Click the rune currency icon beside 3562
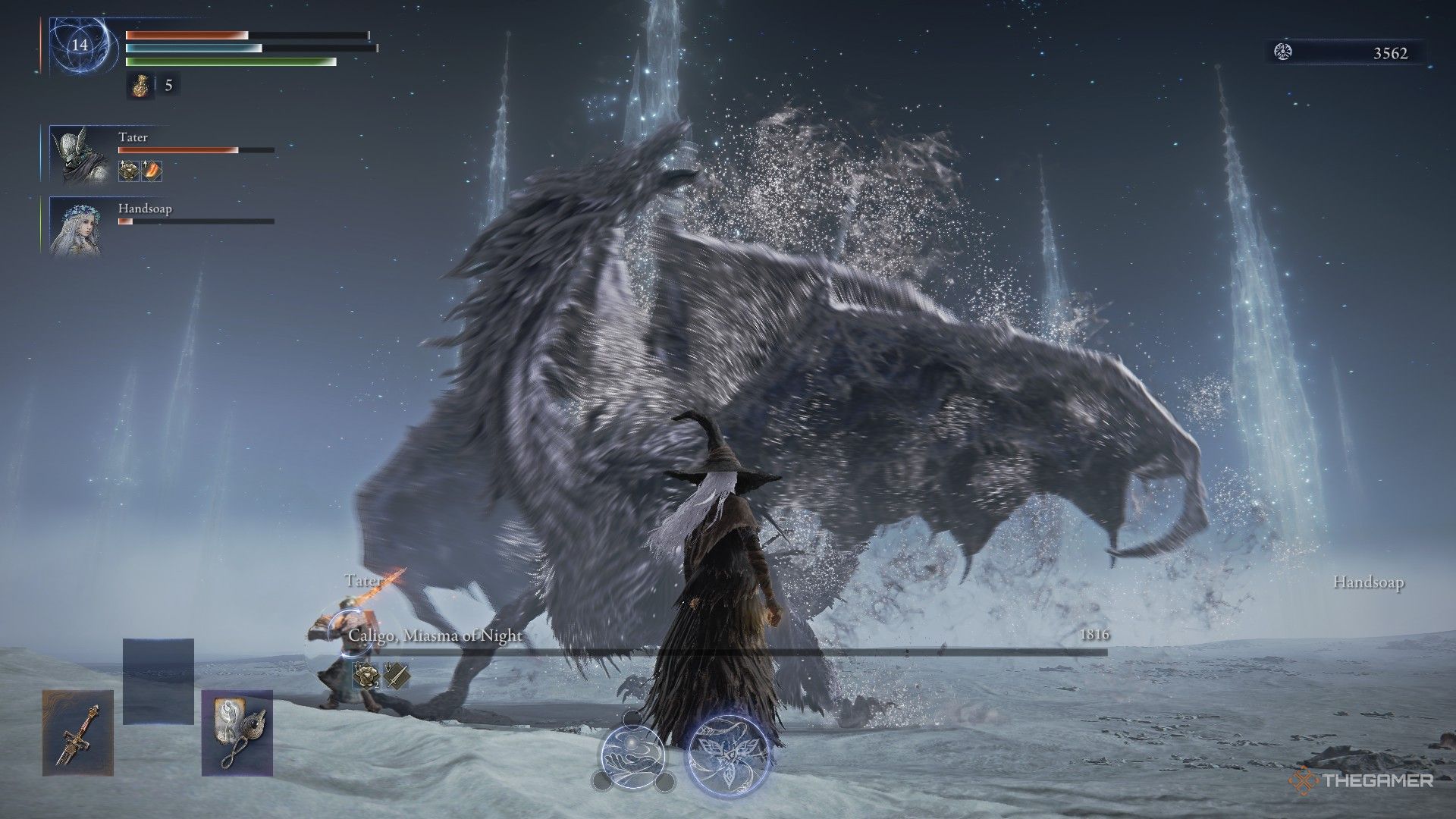Viewport: 1456px width, 819px height. [1282, 53]
